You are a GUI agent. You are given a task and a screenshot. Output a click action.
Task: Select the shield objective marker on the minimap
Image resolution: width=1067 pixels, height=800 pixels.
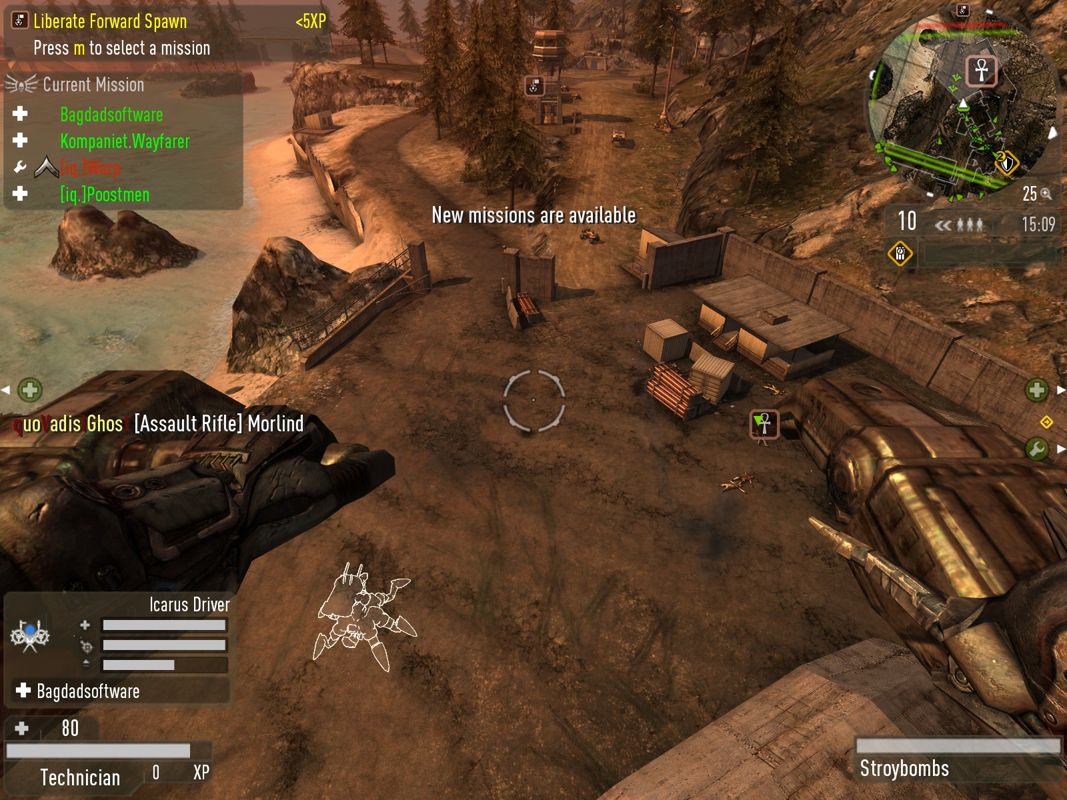(x=1006, y=160)
